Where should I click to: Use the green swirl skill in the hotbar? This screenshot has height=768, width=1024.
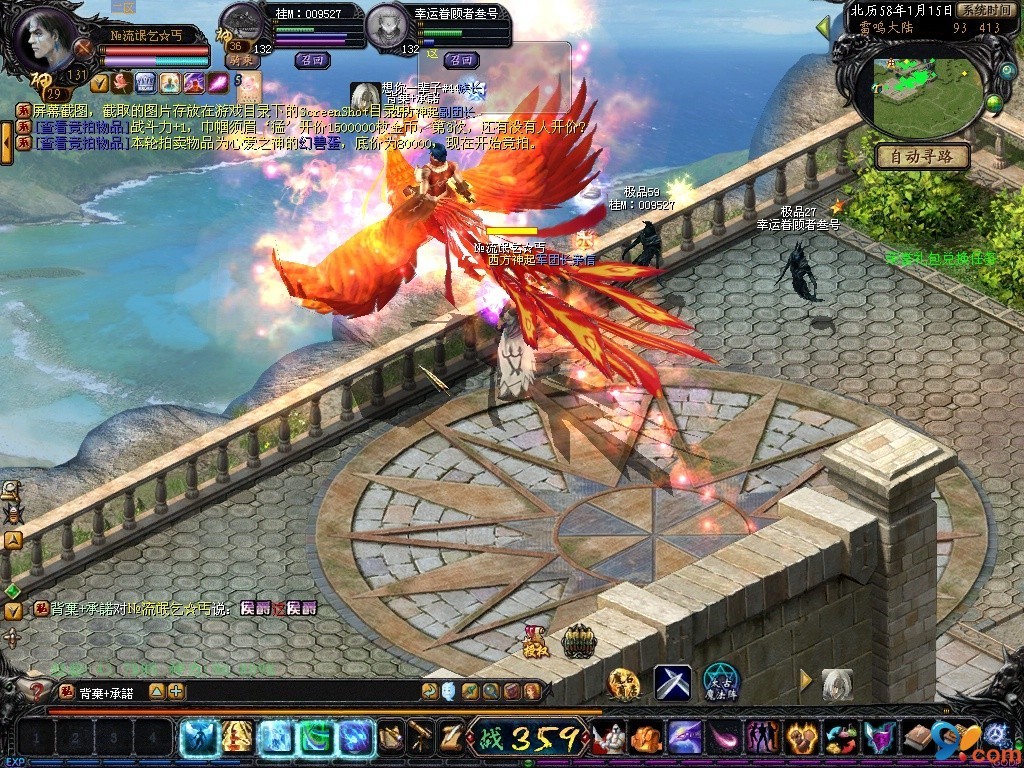pyautogui.click(x=315, y=738)
